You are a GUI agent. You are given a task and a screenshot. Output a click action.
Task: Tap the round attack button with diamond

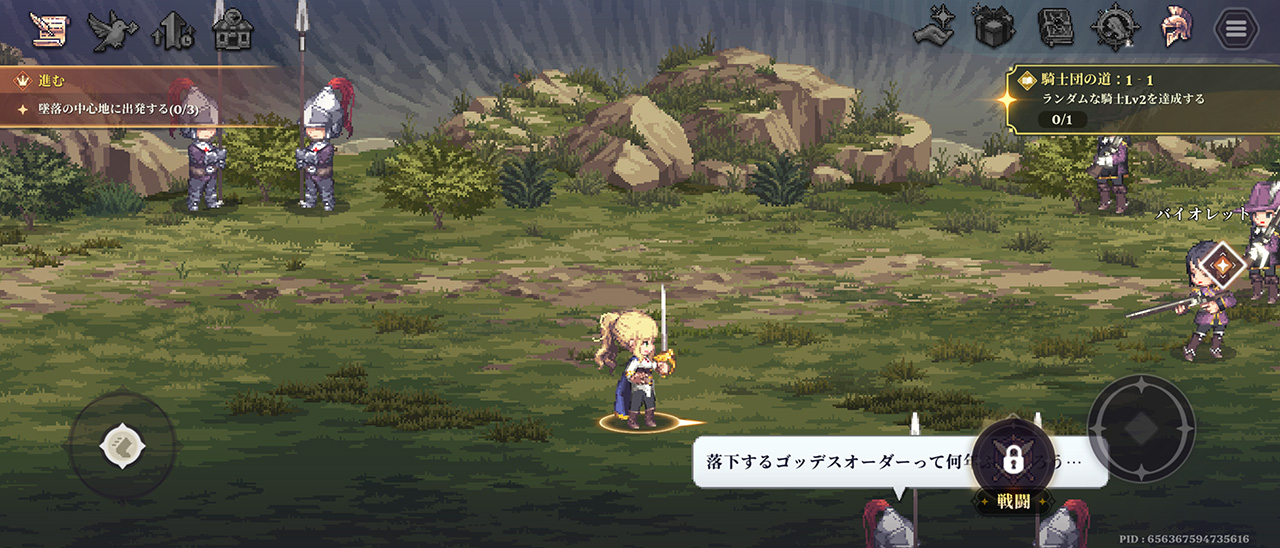point(1141,428)
